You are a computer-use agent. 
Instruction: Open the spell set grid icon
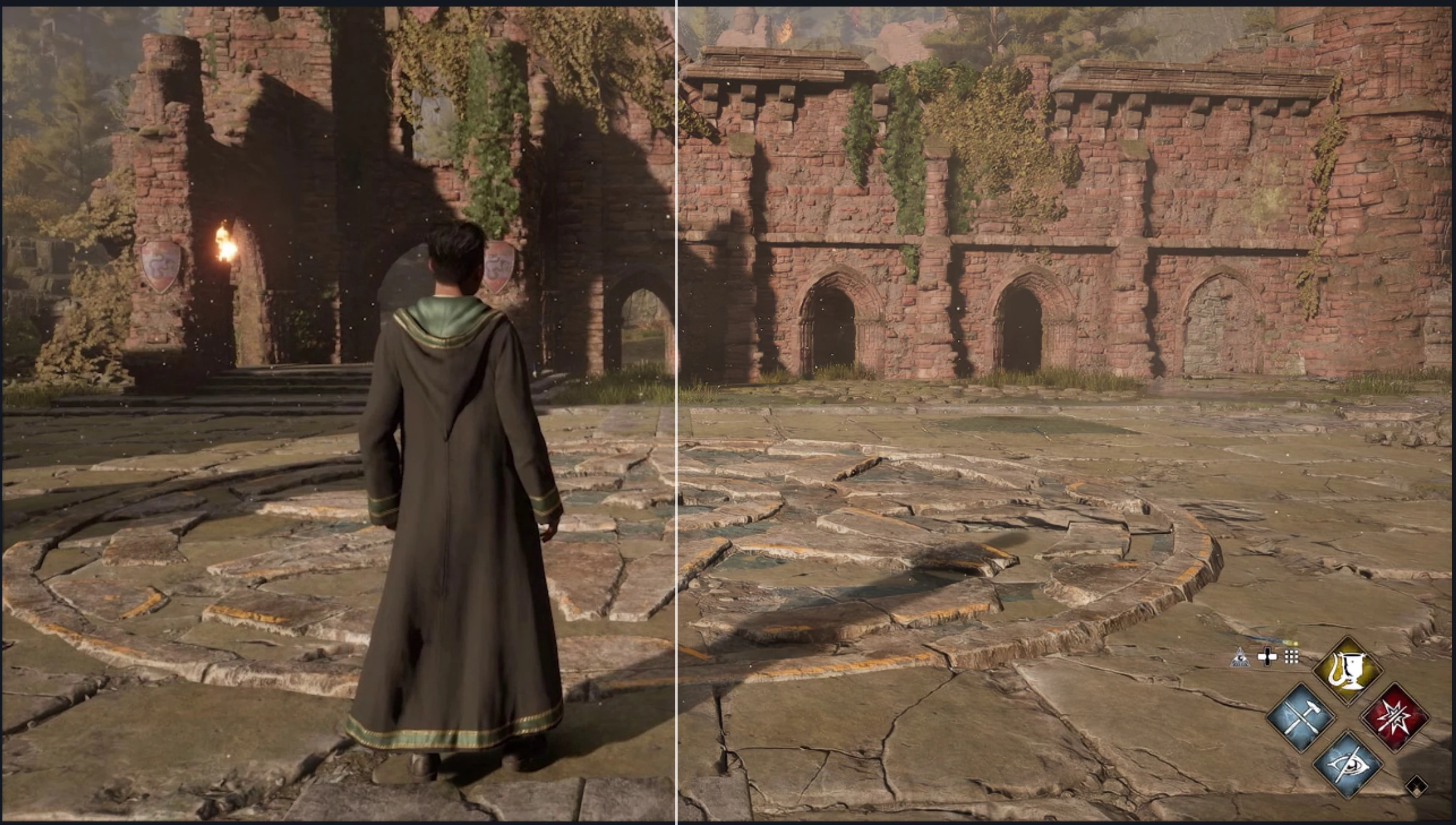(x=1291, y=657)
